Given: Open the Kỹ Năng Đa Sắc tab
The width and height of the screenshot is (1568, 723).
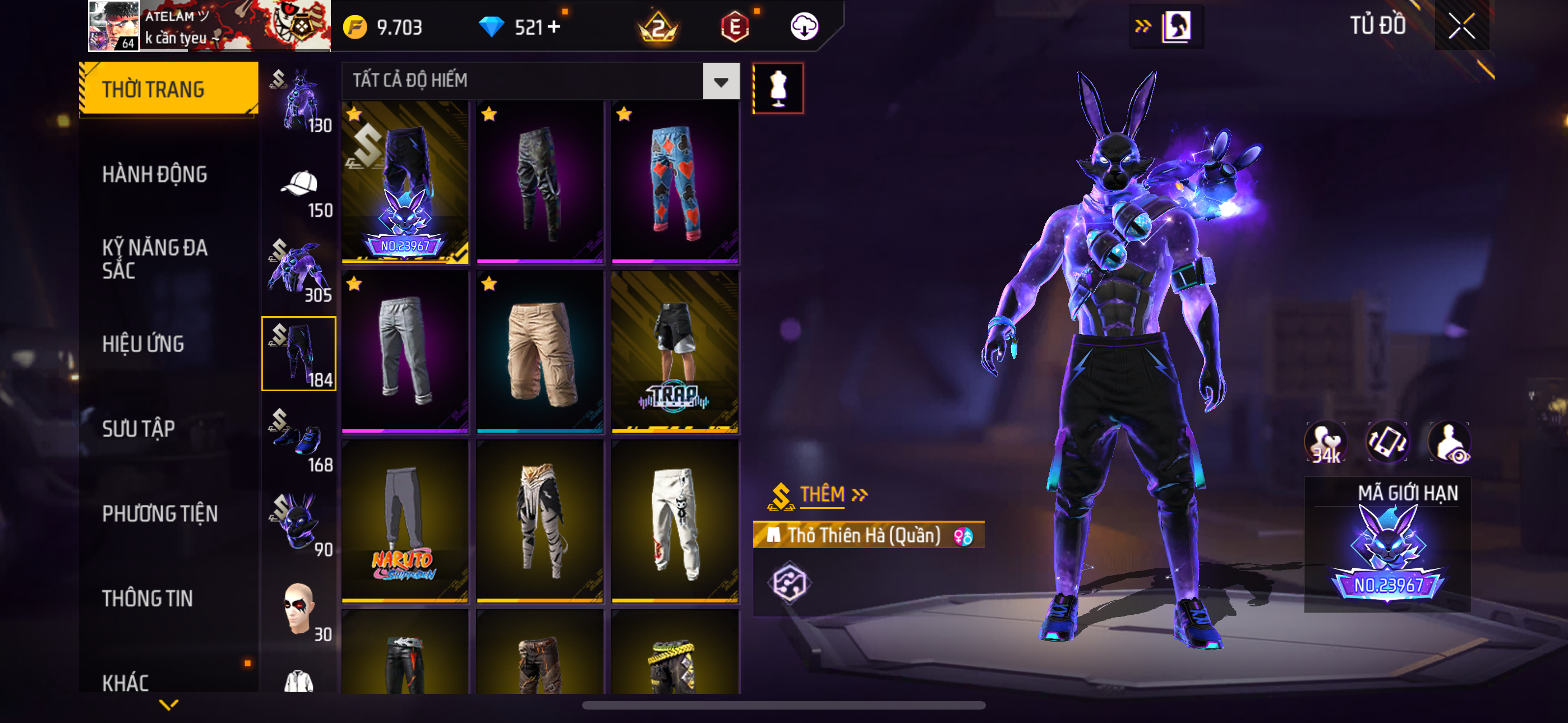Looking at the screenshot, I should 155,258.
